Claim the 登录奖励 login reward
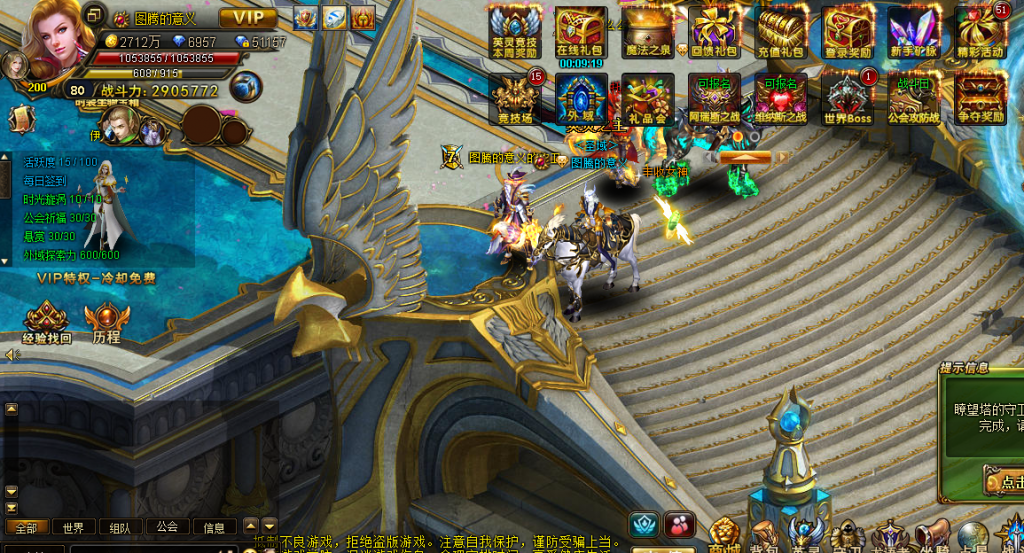The image size is (1024, 553). coord(848,32)
